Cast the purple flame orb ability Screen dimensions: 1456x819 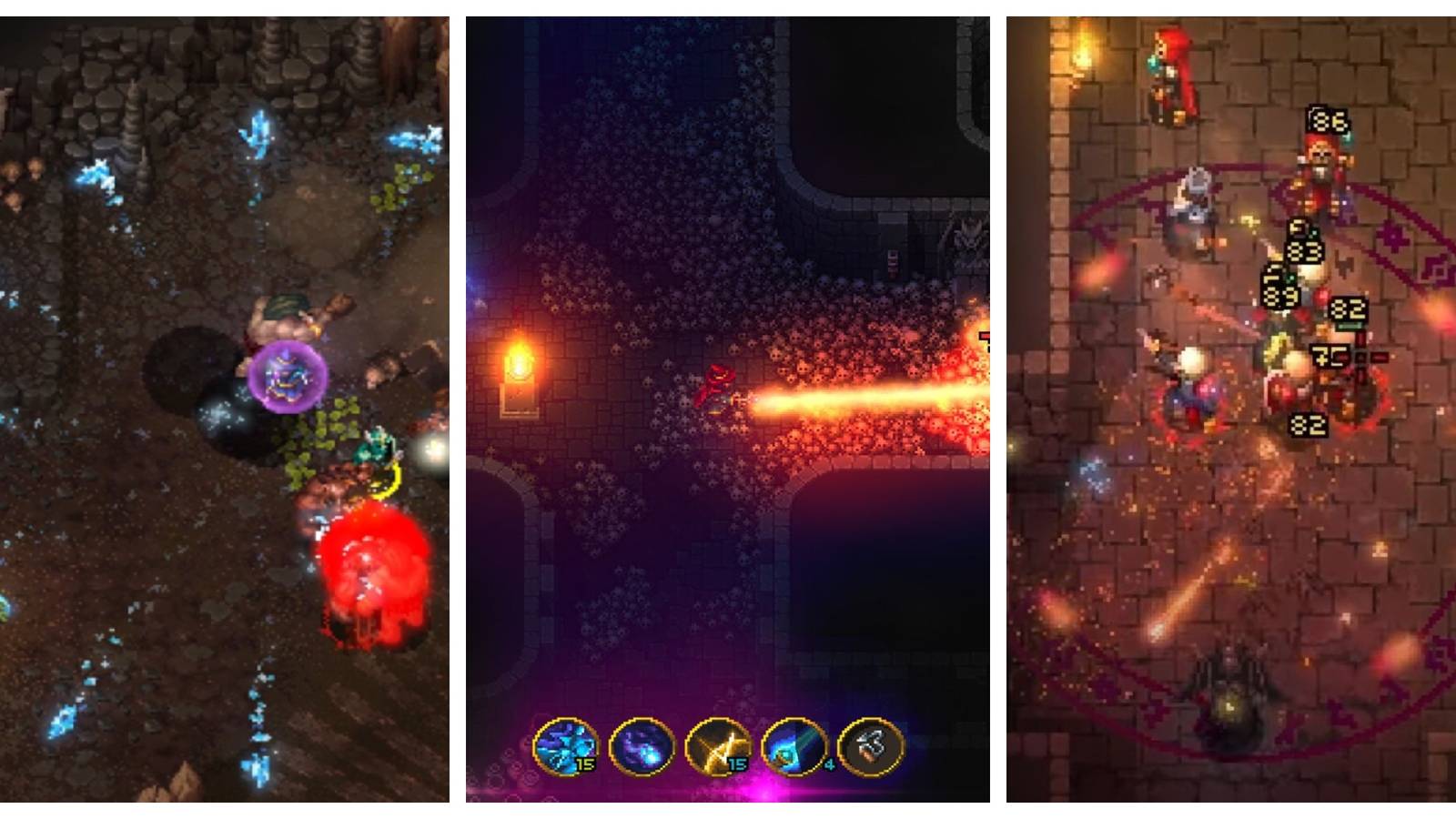(x=640, y=746)
